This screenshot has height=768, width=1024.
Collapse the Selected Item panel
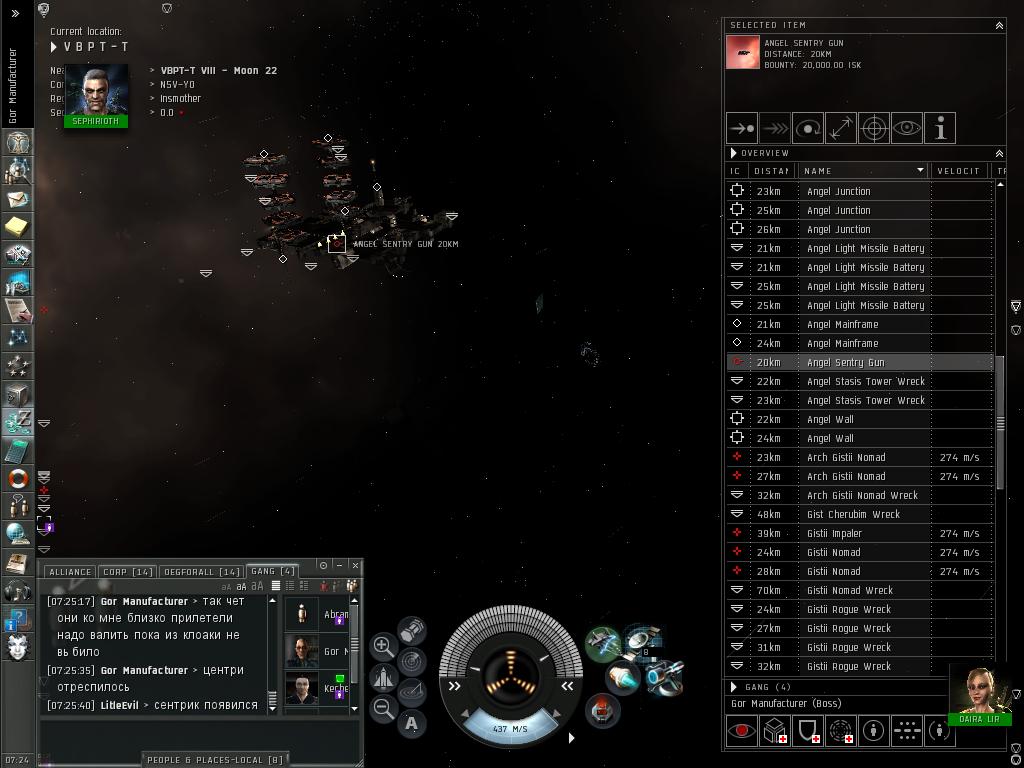tap(998, 25)
